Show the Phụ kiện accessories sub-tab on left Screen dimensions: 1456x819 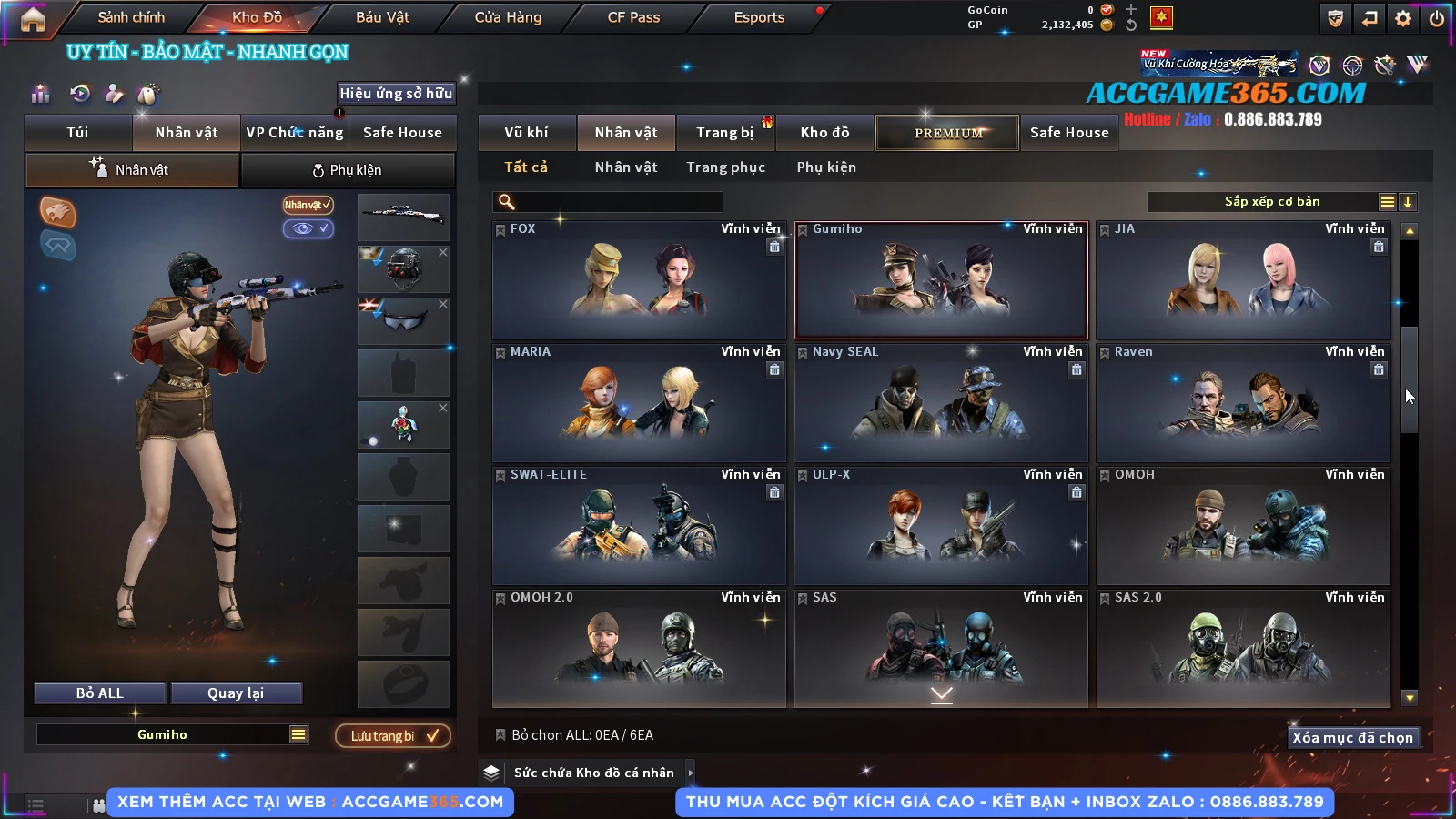347,170
